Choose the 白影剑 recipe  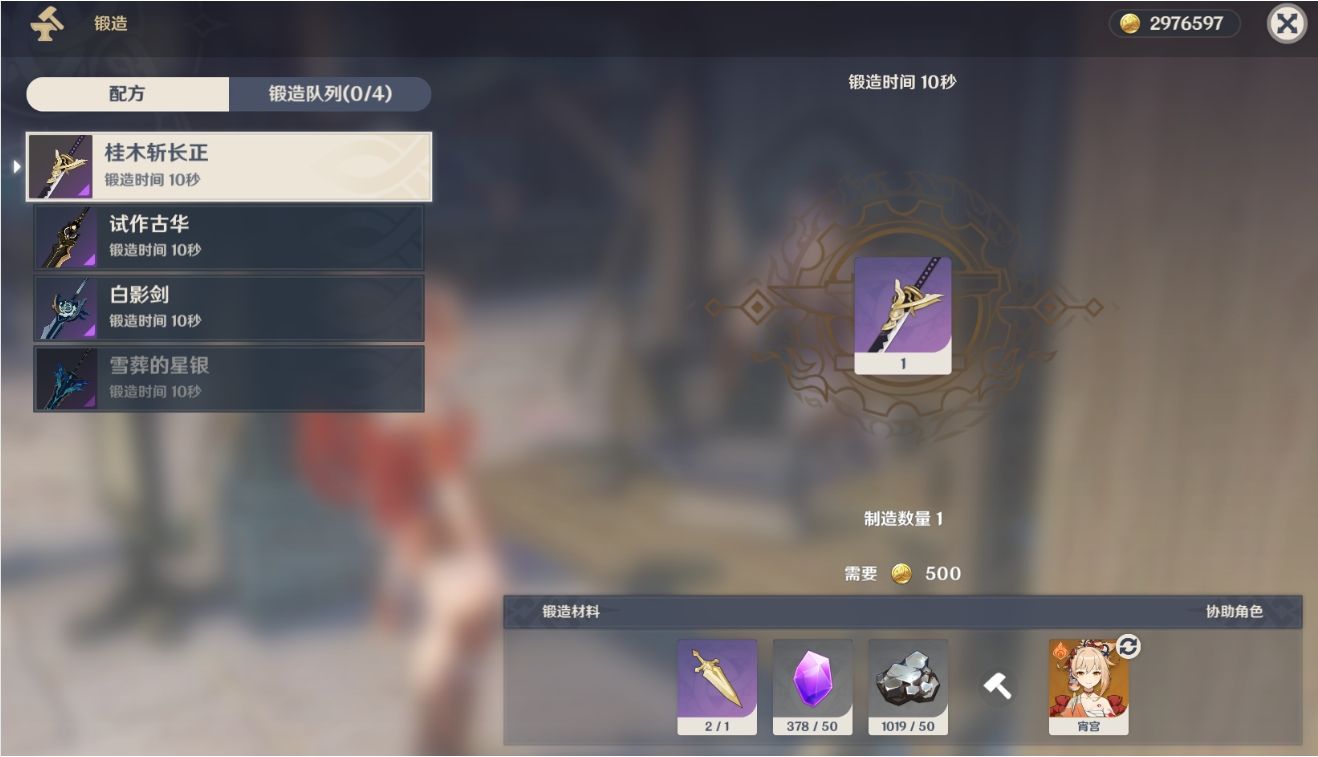[228, 307]
